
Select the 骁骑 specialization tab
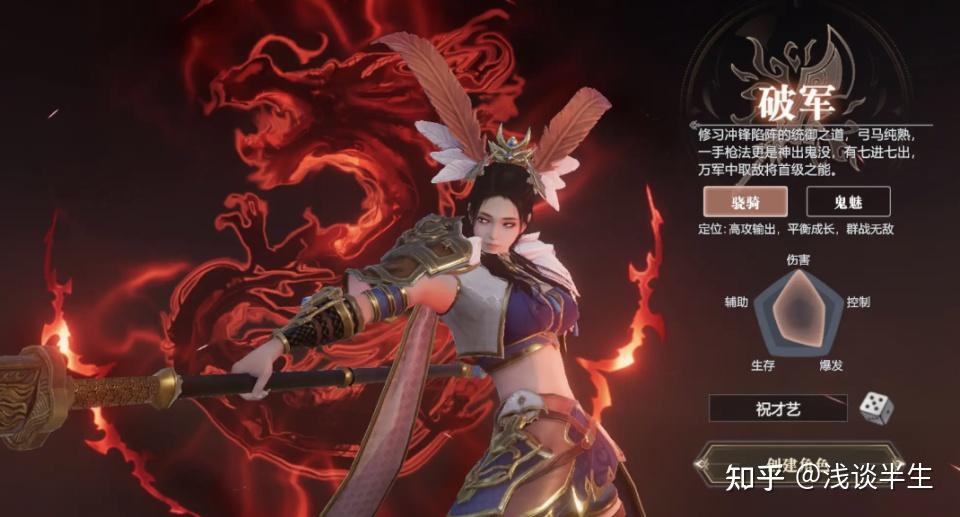(744, 201)
